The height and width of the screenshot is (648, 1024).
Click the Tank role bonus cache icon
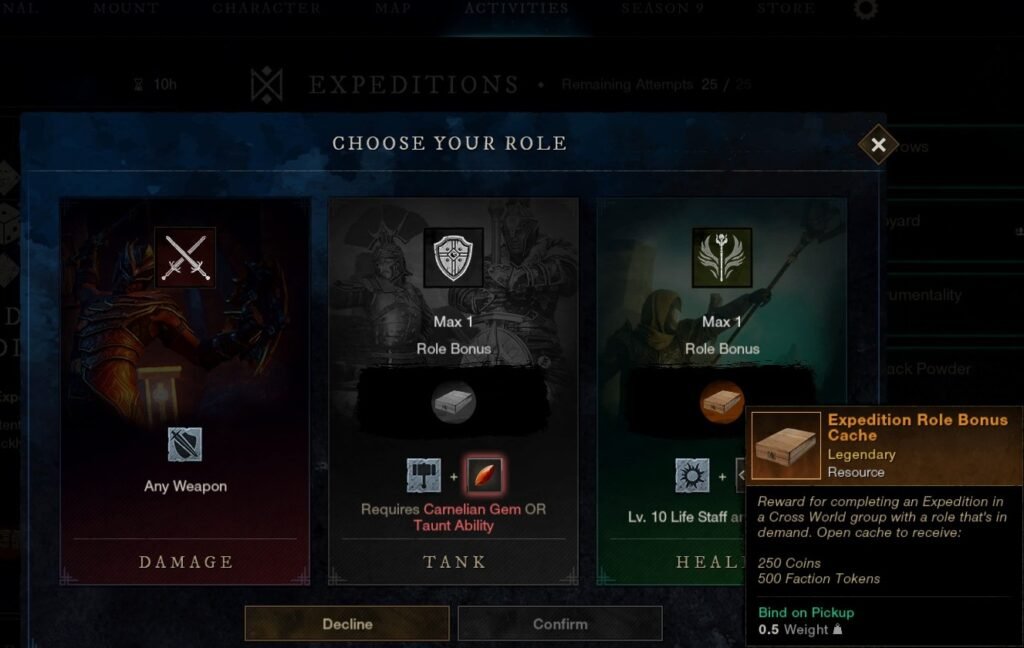tap(453, 402)
